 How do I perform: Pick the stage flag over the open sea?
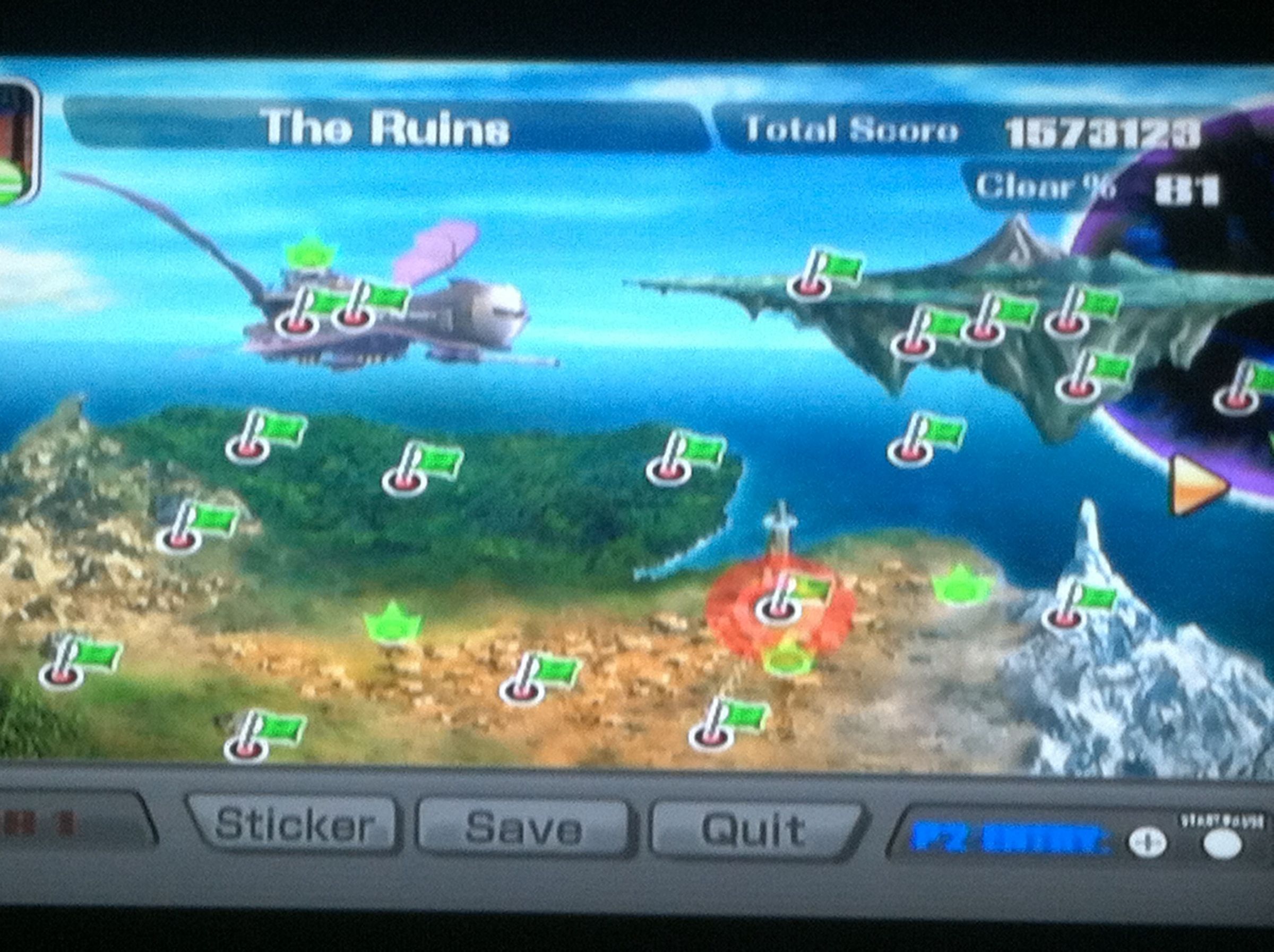(x=910, y=451)
